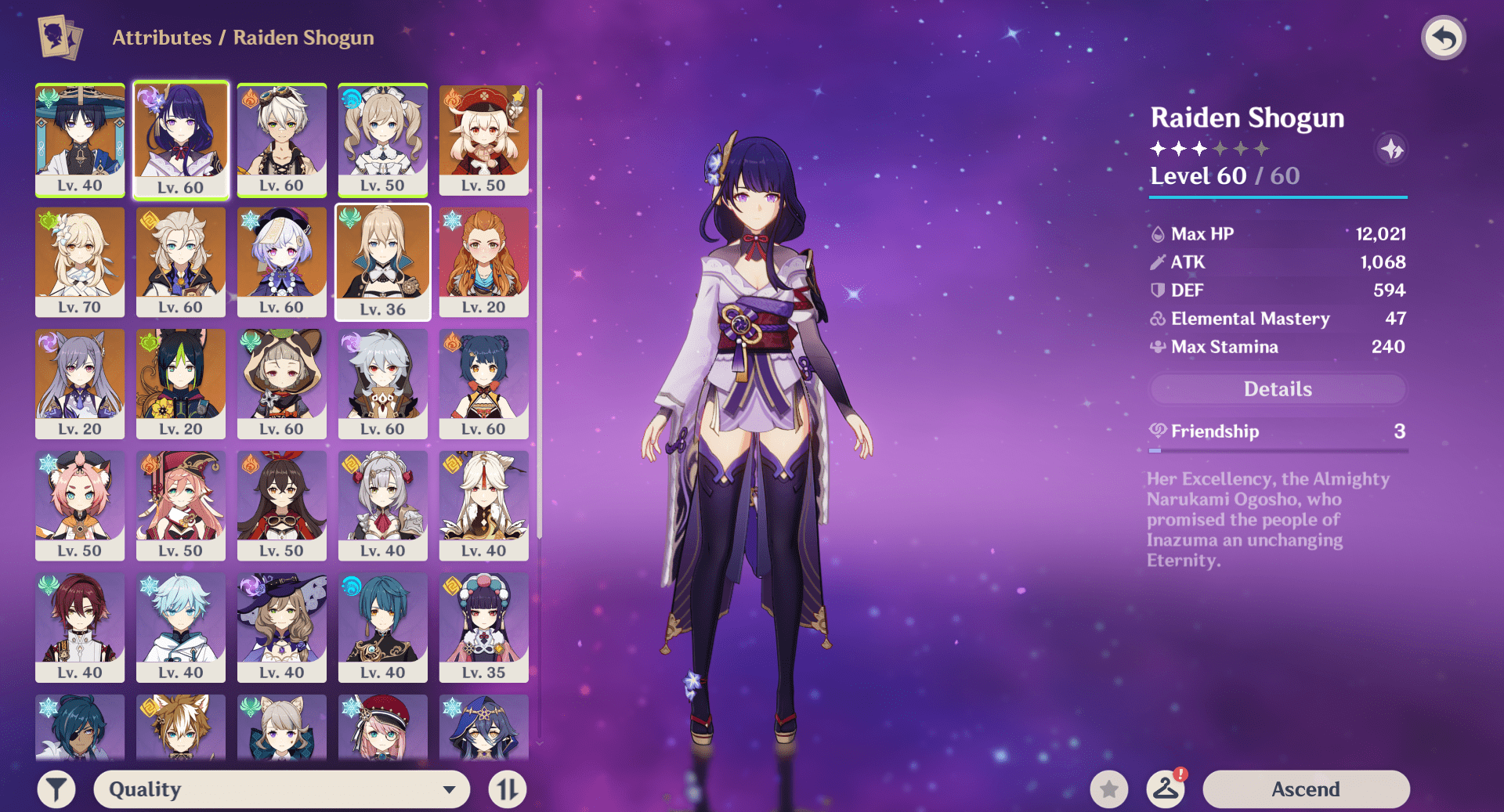Viewport: 1504px width, 812px height.
Task: Reverse the character sort order
Action: click(506, 789)
